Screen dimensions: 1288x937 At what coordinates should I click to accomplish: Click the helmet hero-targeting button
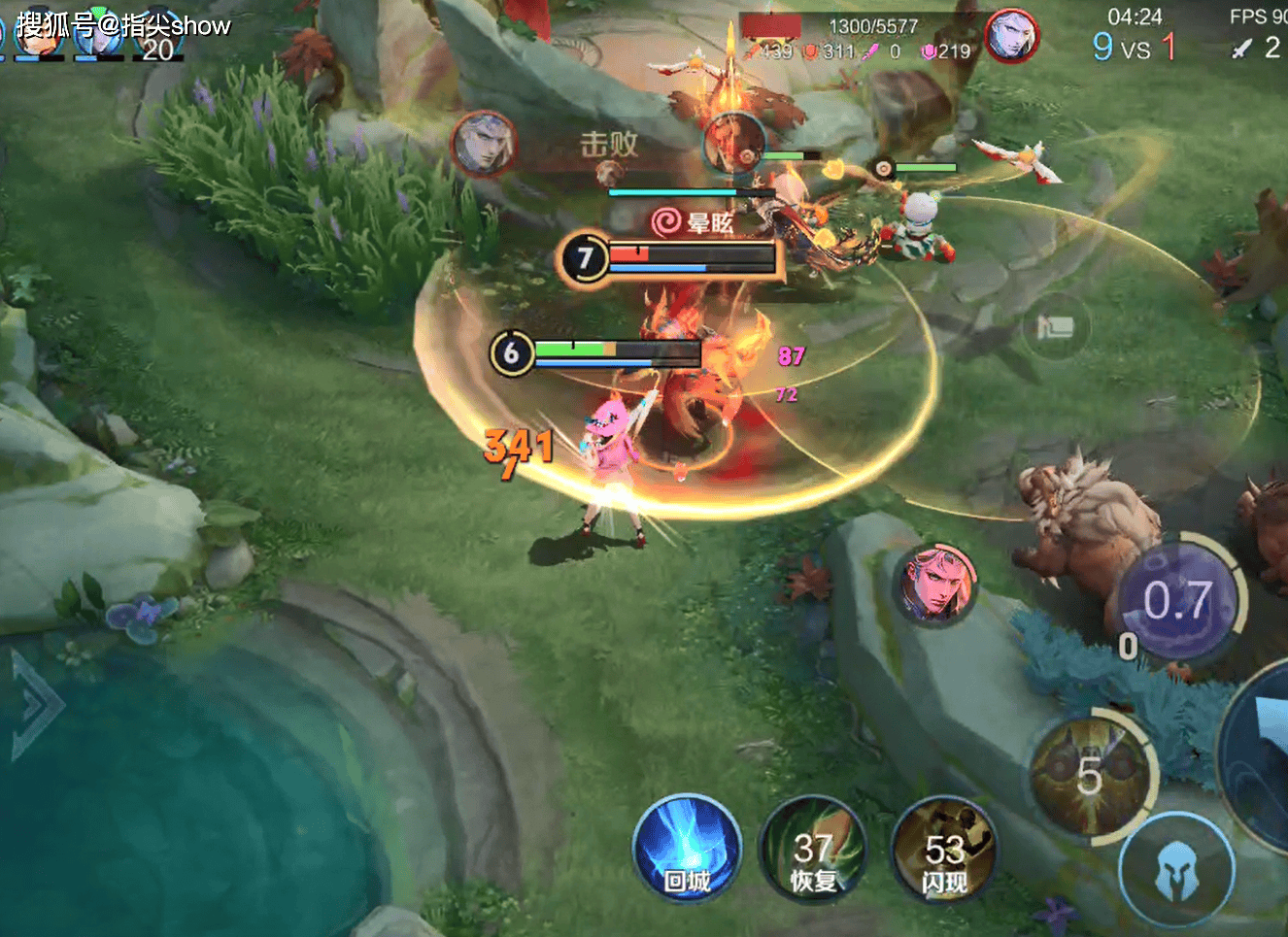tap(1176, 867)
